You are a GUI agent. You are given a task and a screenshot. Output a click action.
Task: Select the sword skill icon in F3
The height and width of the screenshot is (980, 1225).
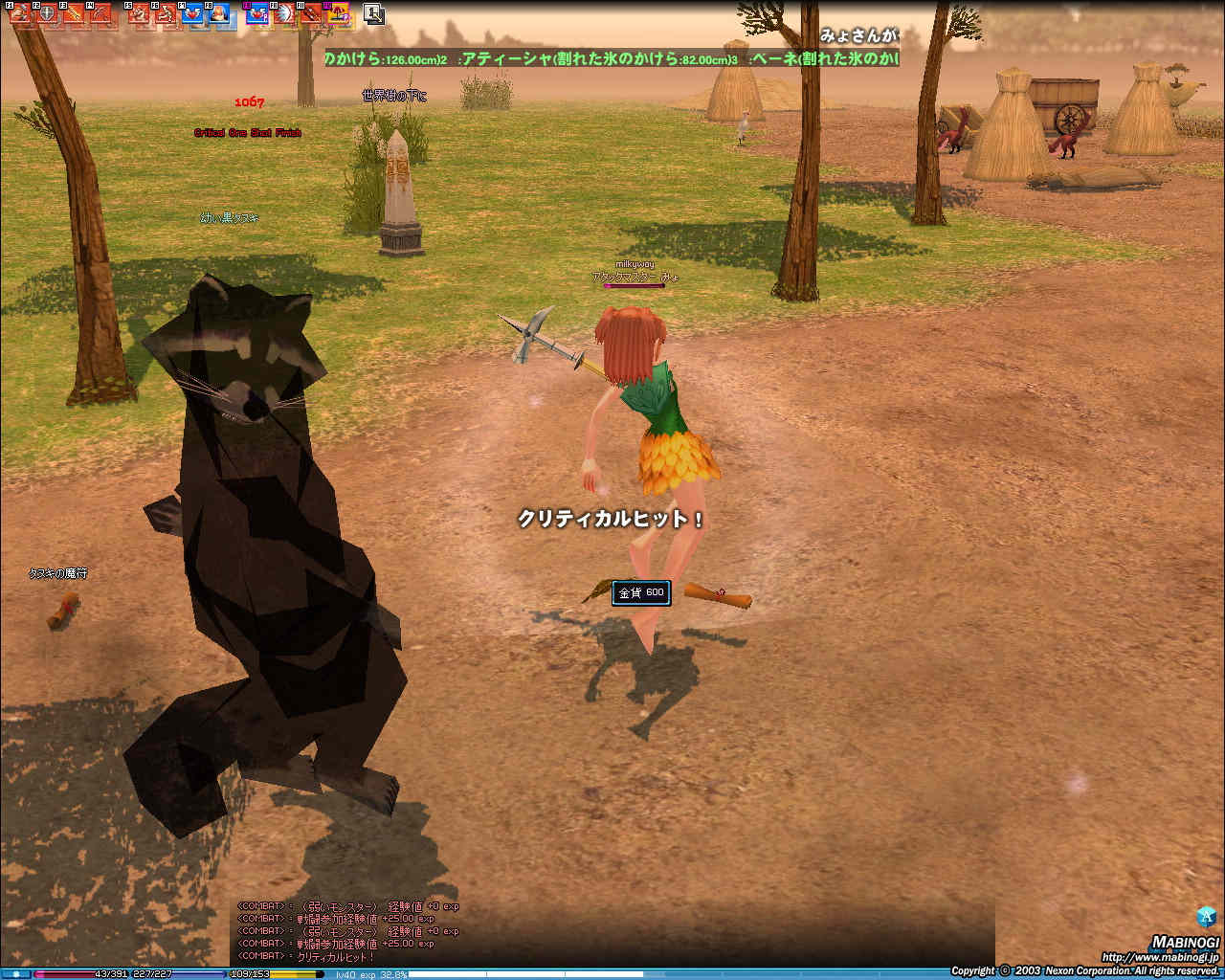point(74,14)
